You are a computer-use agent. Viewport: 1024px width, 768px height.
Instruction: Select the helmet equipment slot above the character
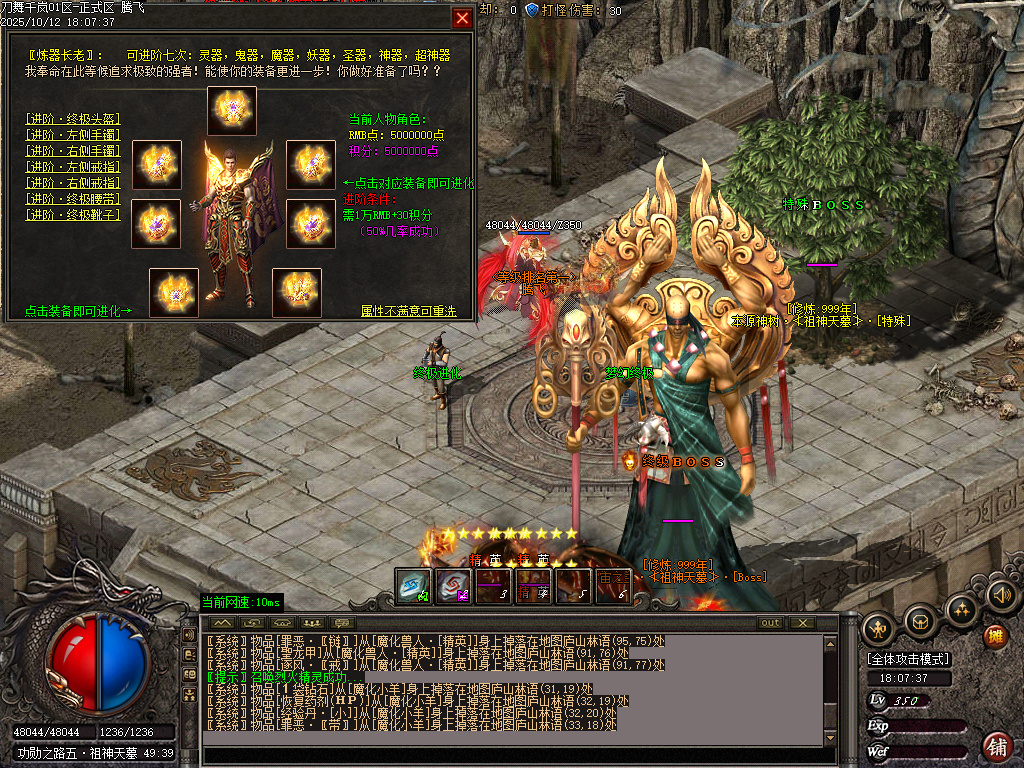232,111
